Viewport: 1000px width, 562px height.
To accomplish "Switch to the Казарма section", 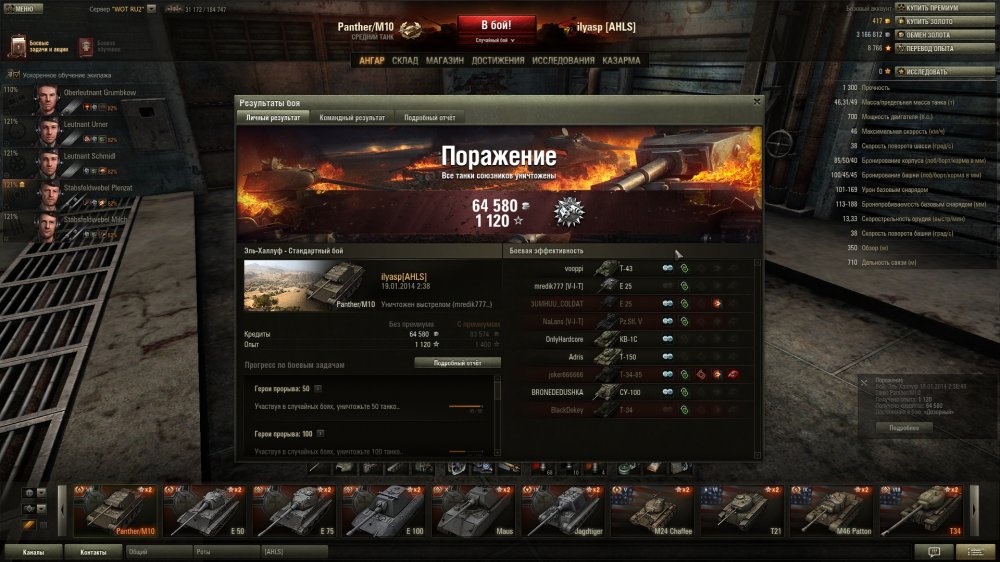I will (x=621, y=61).
